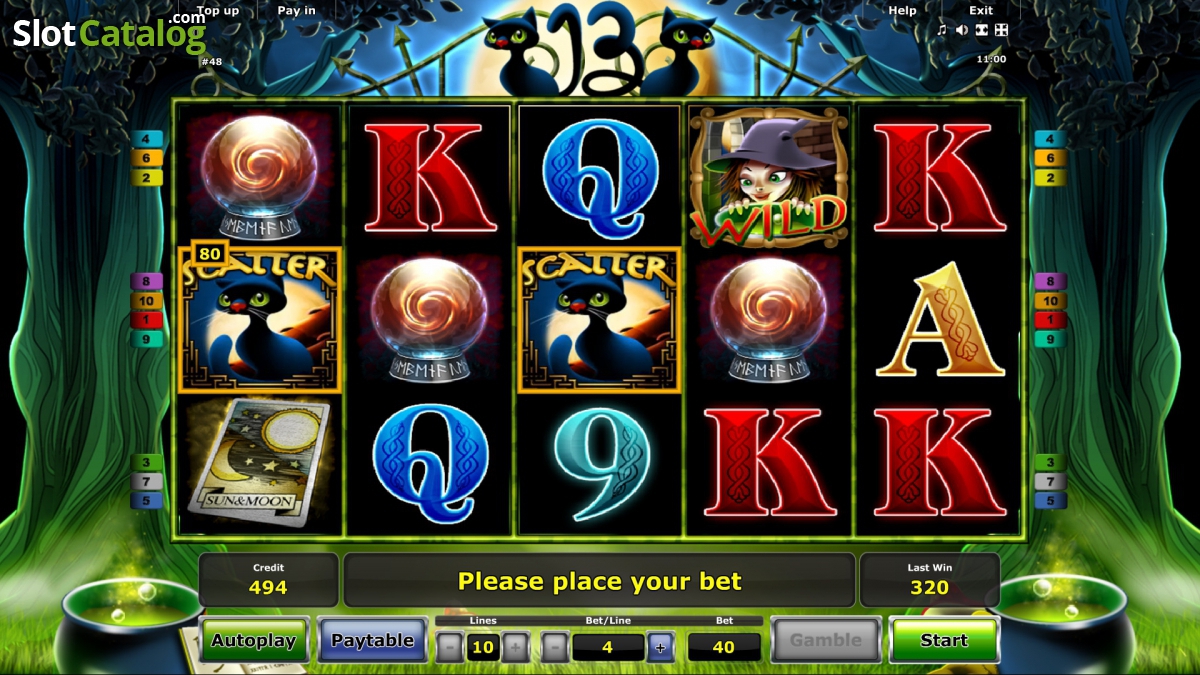Start the spin with the green Start button
Image resolution: width=1200 pixels, height=675 pixels.
pyautogui.click(x=944, y=640)
